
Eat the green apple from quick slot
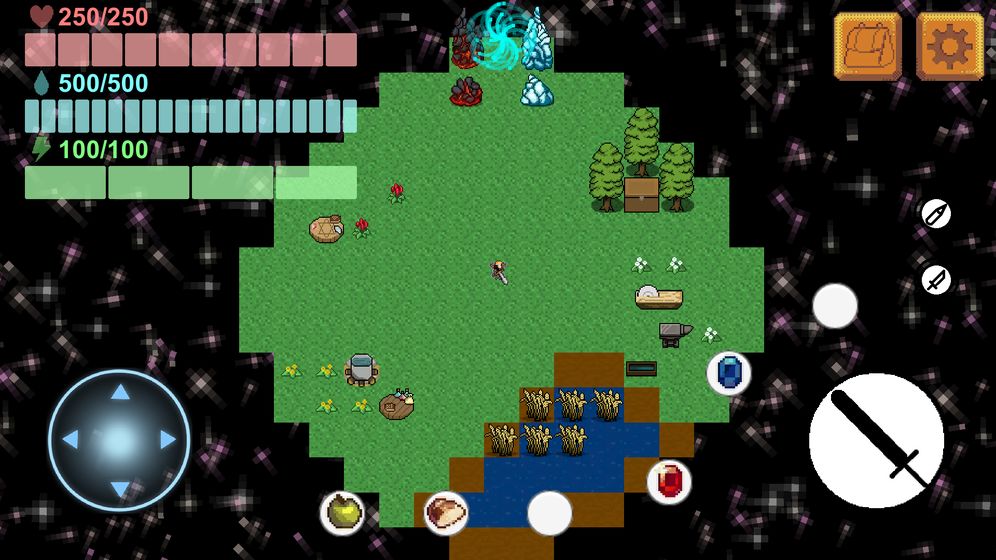(x=342, y=512)
